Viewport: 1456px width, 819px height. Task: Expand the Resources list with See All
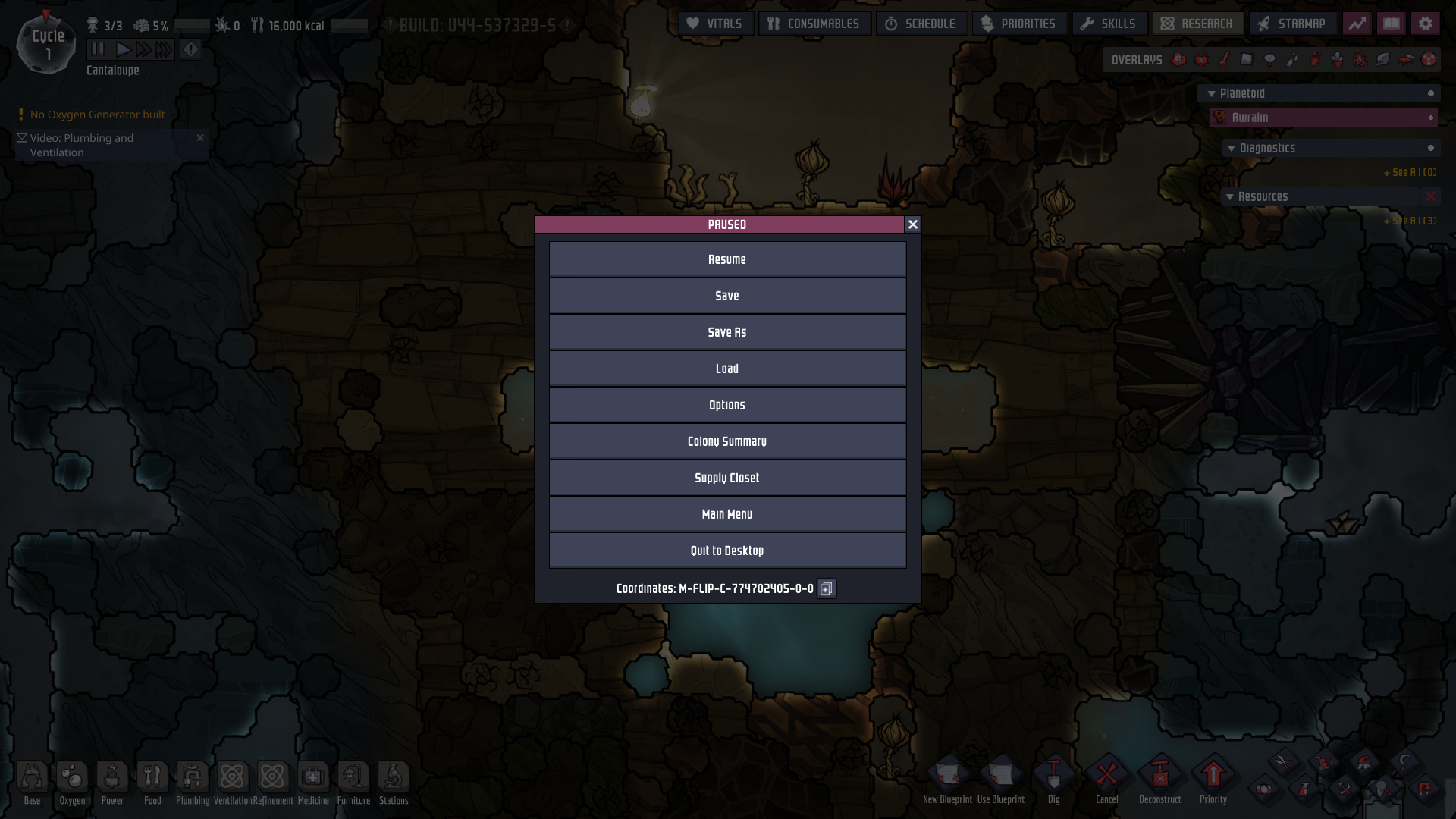pyautogui.click(x=1410, y=221)
